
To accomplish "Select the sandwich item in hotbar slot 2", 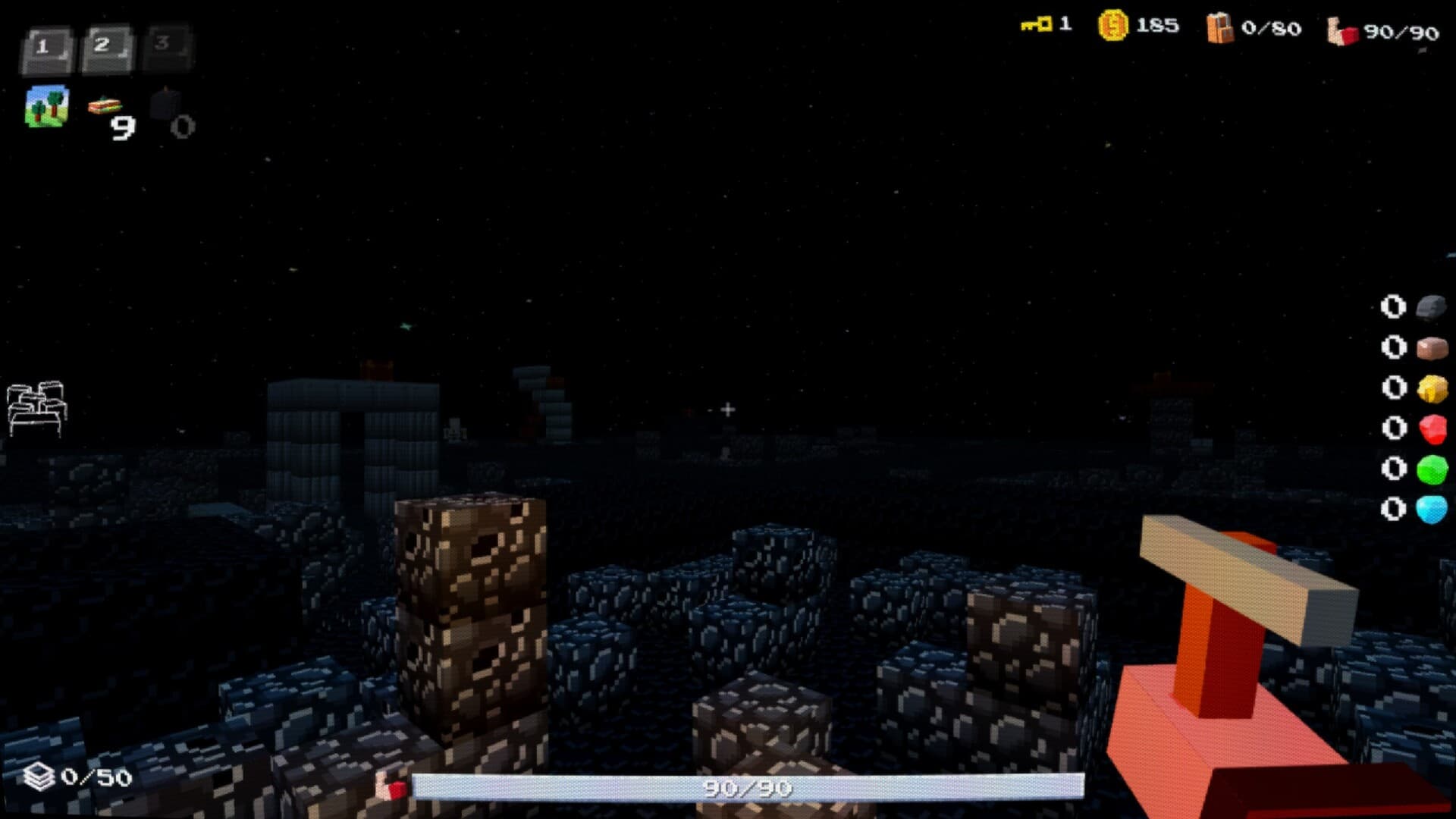I will pos(104,106).
